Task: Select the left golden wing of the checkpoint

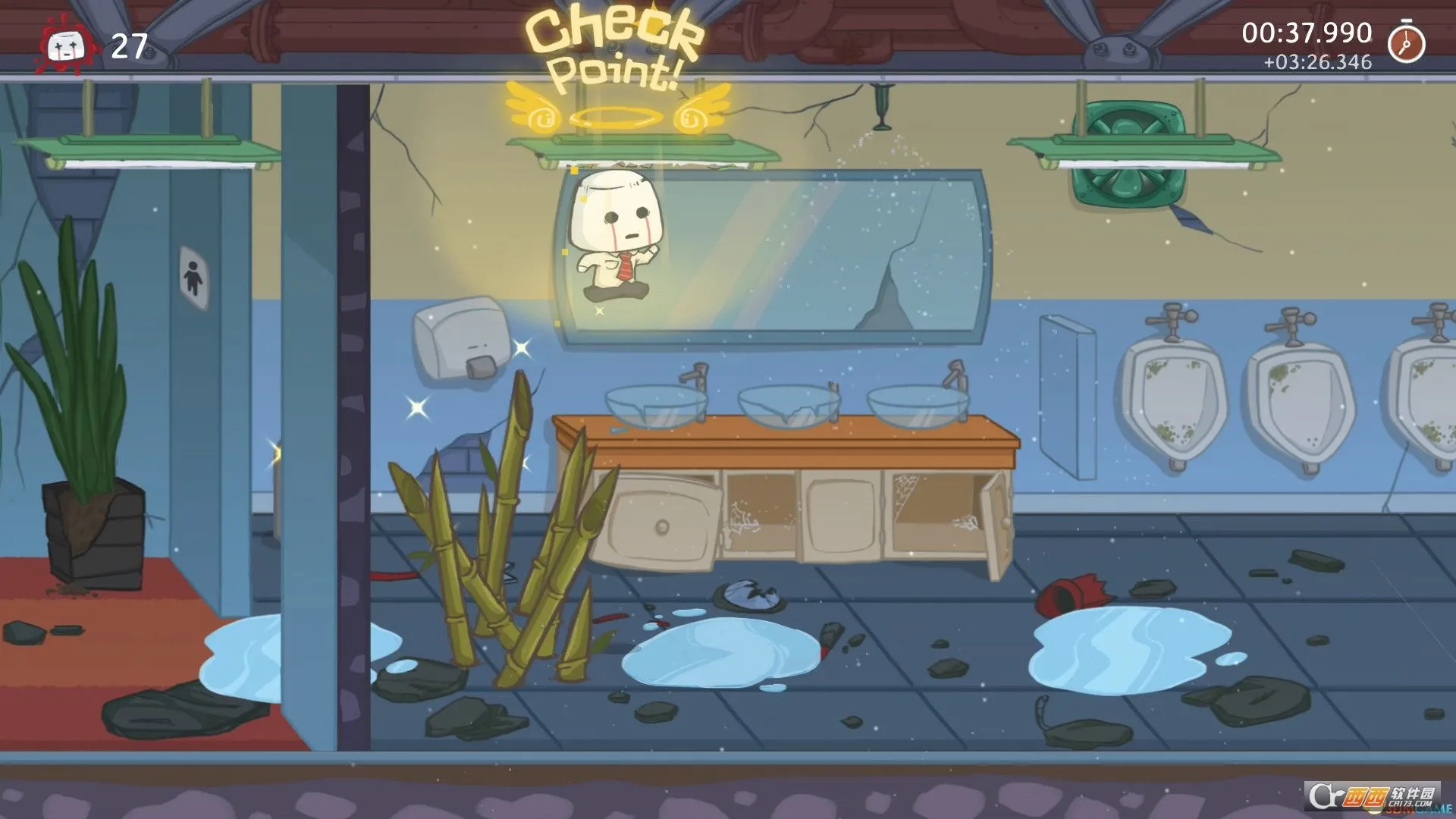Action: [x=531, y=110]
